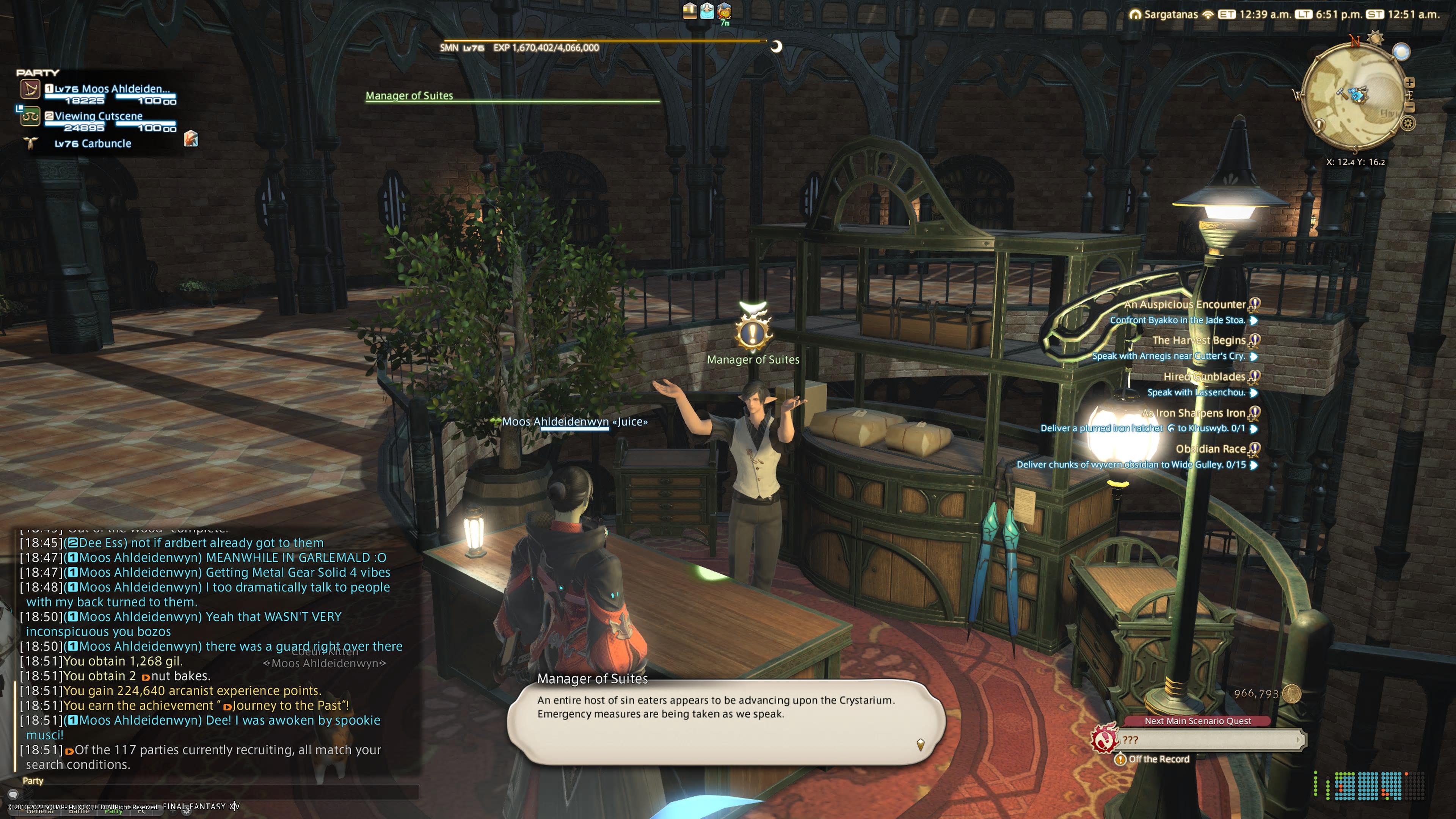Switch to the General chat tab
Screen dimensions: 1456x819
39,811
